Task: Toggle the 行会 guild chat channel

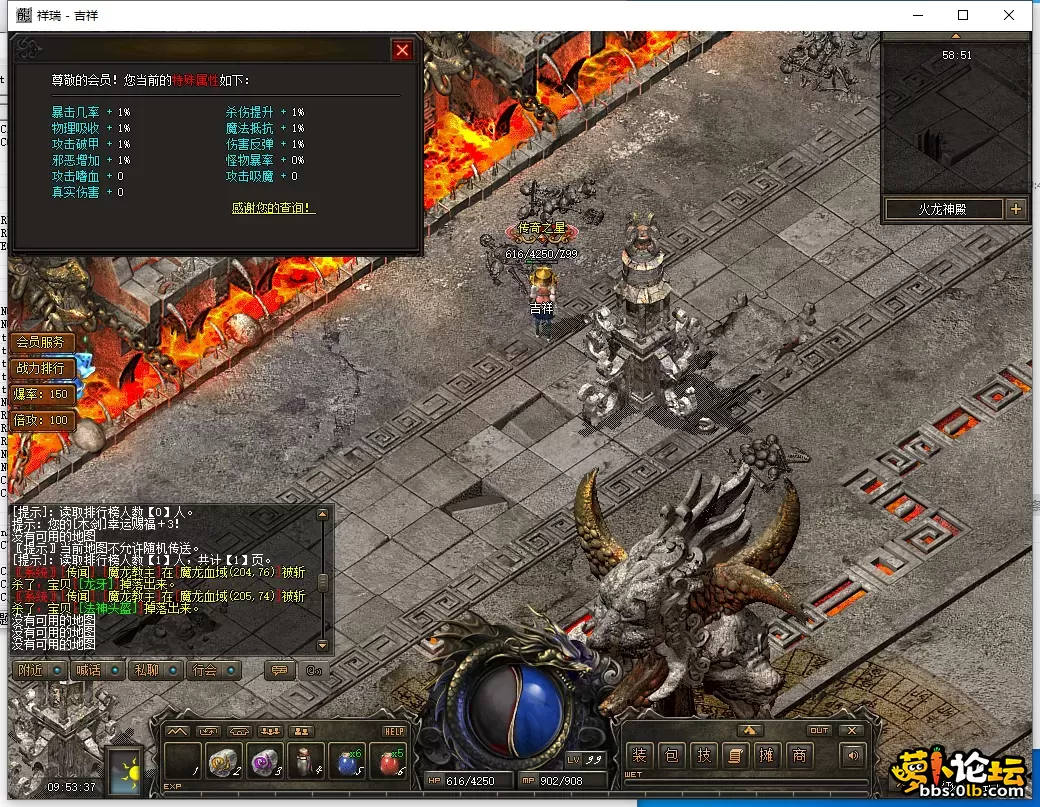Action: 215,670
